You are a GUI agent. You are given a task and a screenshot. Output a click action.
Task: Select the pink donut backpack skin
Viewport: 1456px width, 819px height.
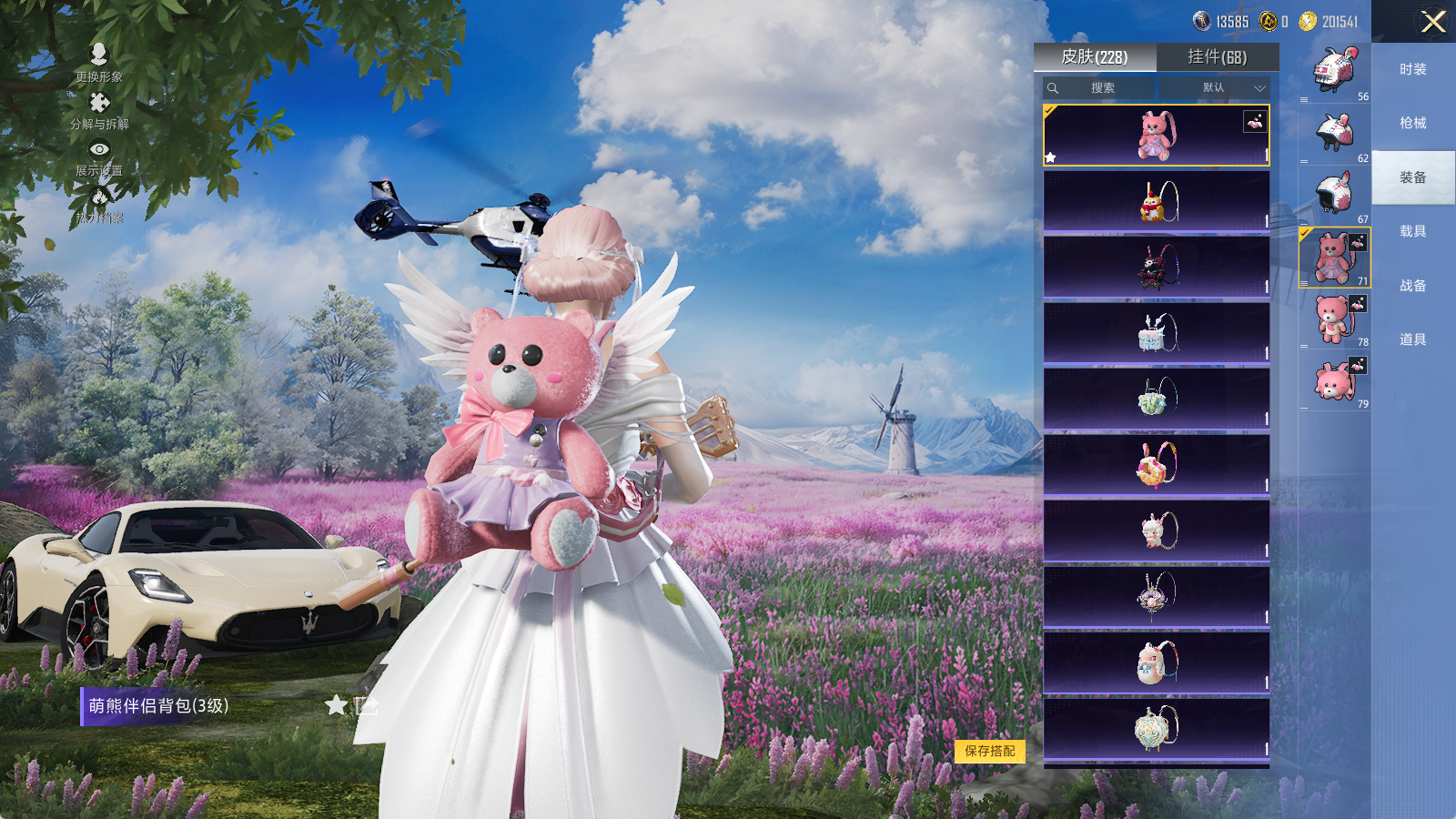[1156, 464]
